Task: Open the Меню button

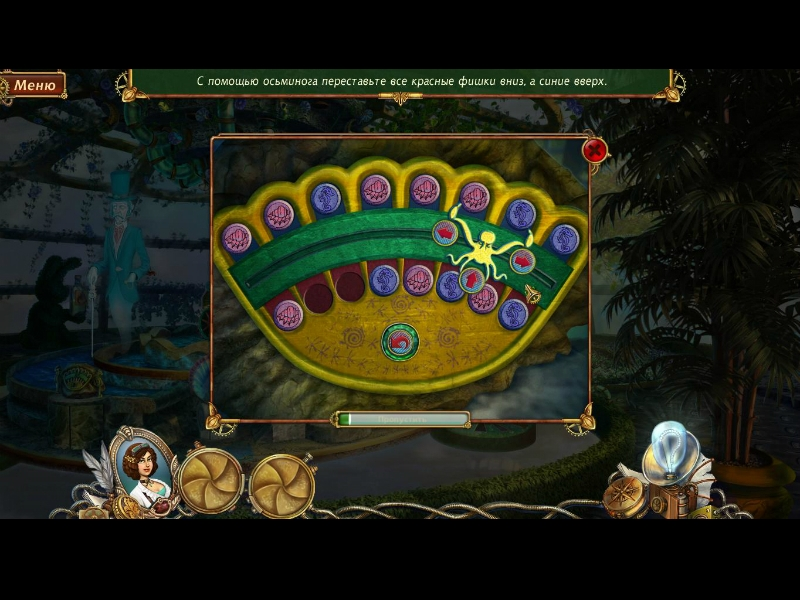Action: pyautogui.click(x=34, y=86)
